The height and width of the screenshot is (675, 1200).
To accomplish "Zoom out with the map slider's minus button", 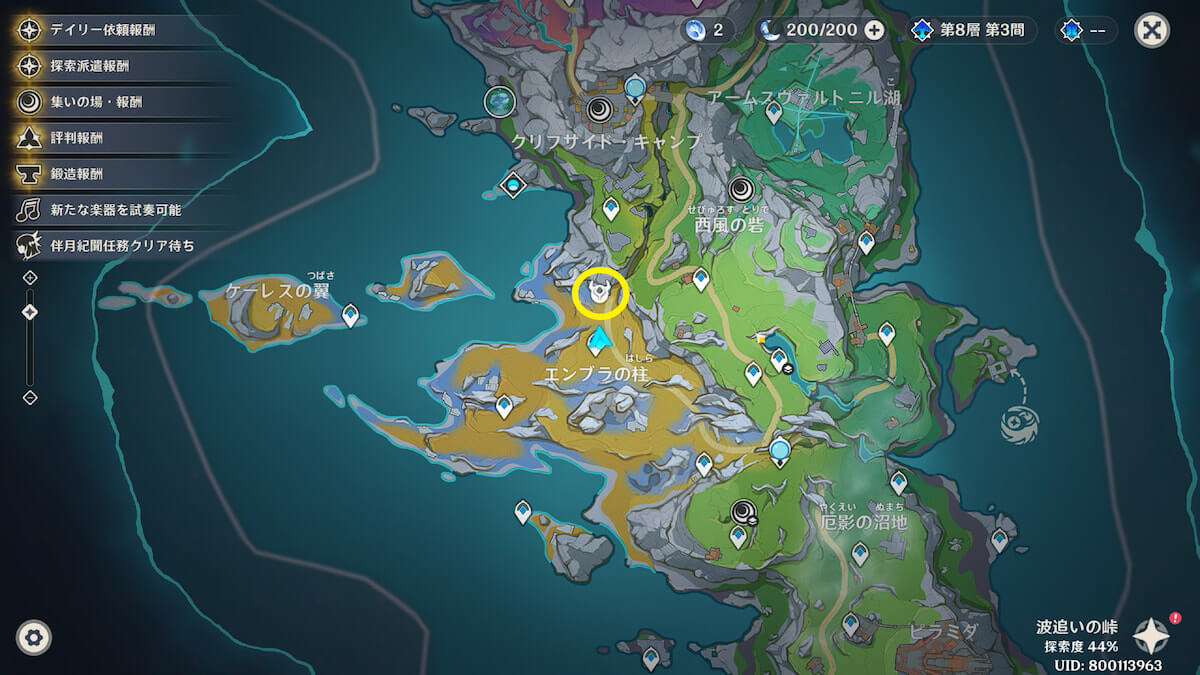I will [30, 398].
